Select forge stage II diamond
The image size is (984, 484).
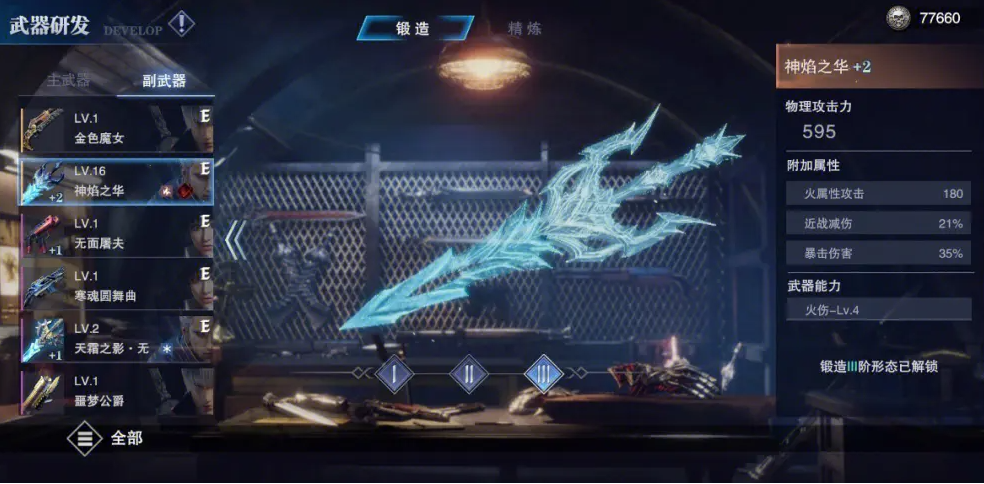pyautogui.click(x=468, y=375)
